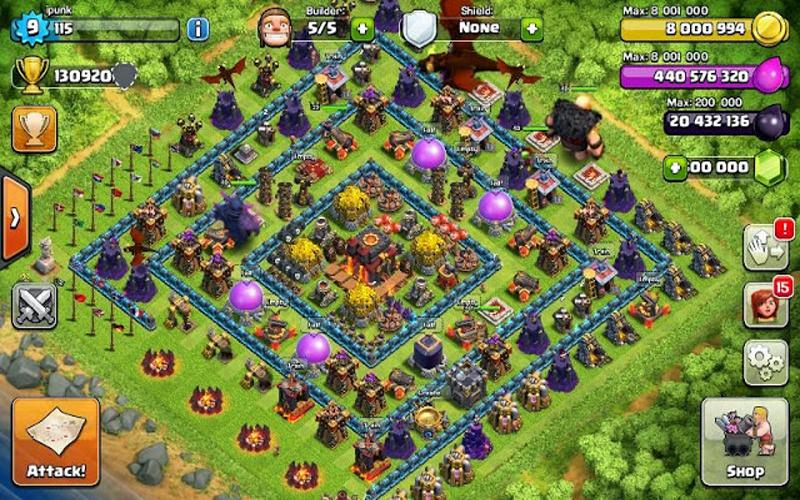Tap the Attack! map button
Viewport: 800px width, 500px height.
[56, 442]
